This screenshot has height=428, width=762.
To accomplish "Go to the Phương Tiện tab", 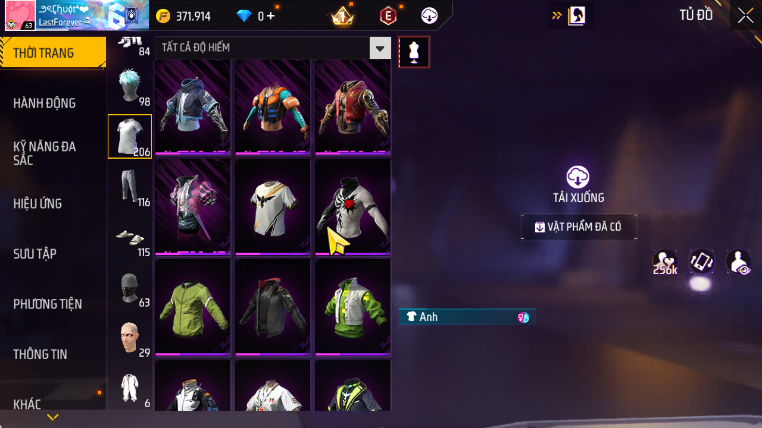I will pos(48,303).
